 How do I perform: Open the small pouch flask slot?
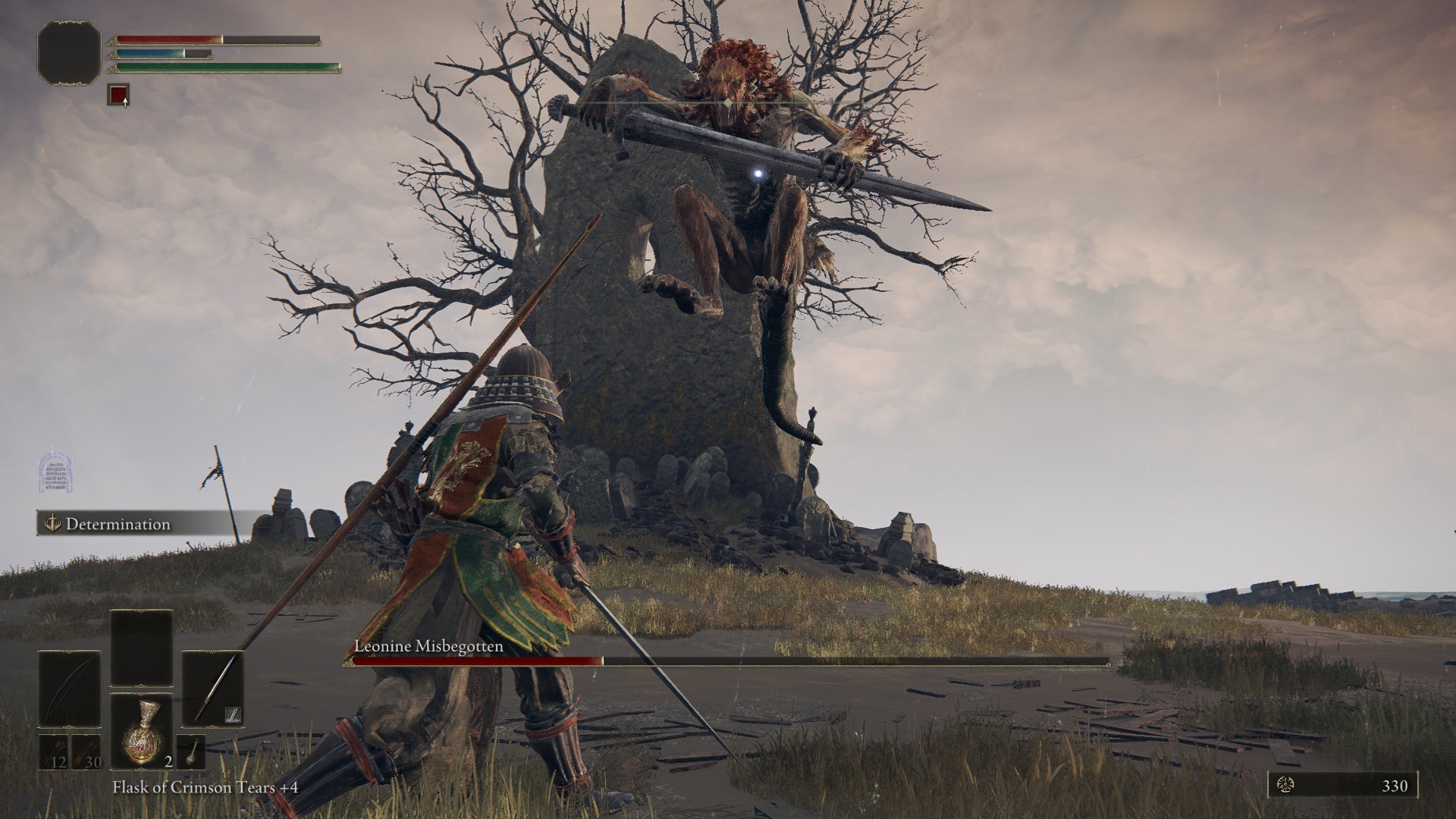tap(191, 752)
